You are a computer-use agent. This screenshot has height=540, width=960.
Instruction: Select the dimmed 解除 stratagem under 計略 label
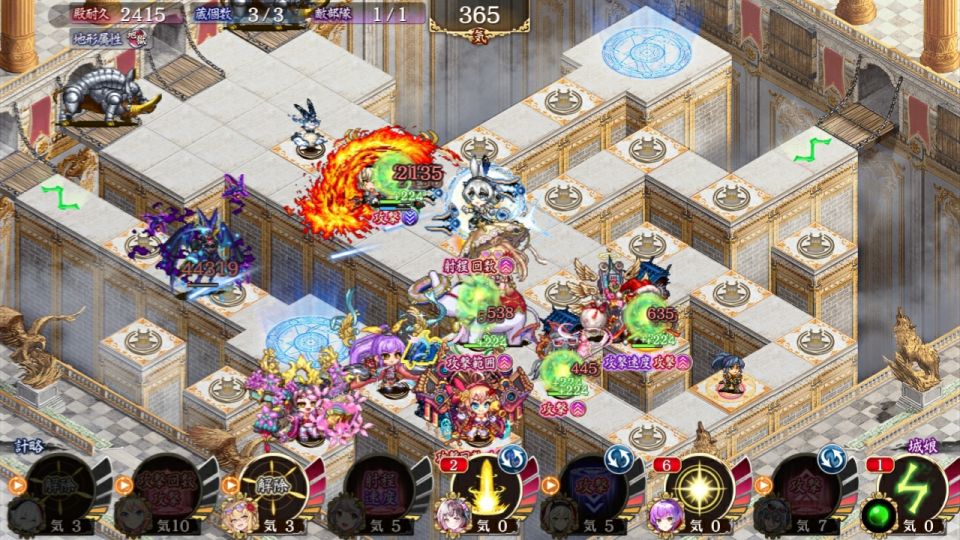click(59, 489)
